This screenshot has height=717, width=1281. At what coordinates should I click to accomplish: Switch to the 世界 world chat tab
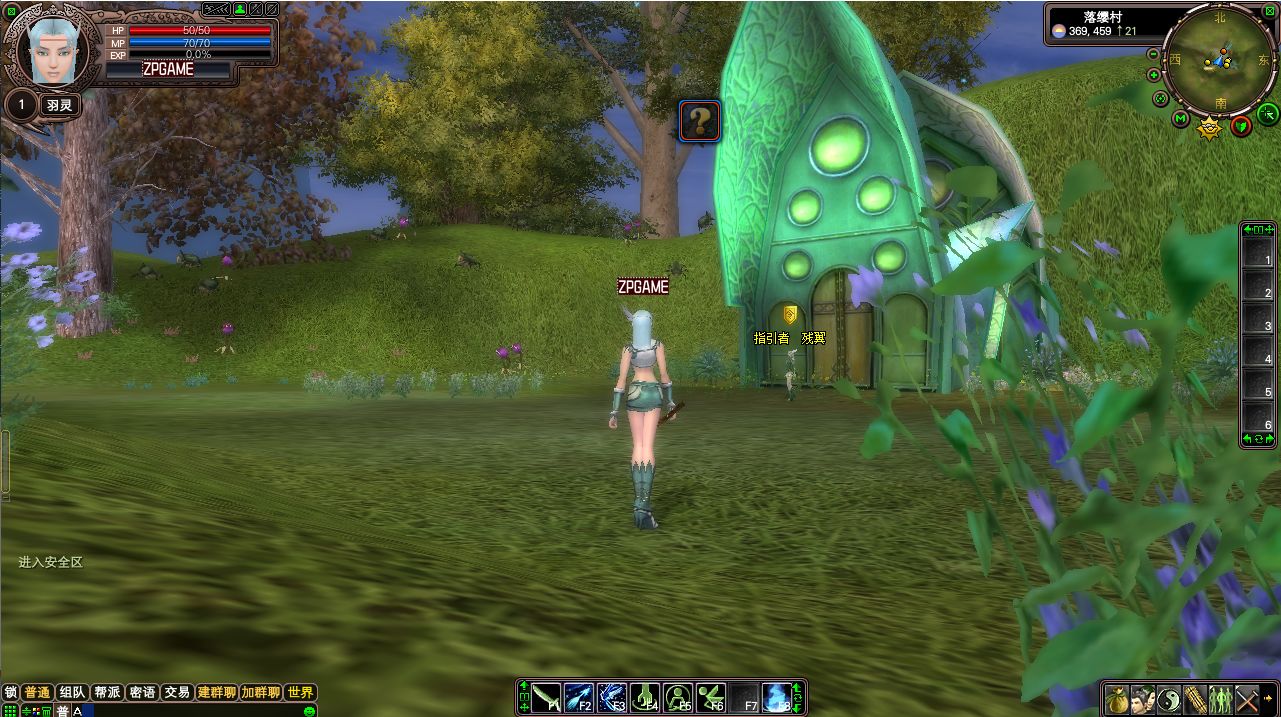(300, 692)
